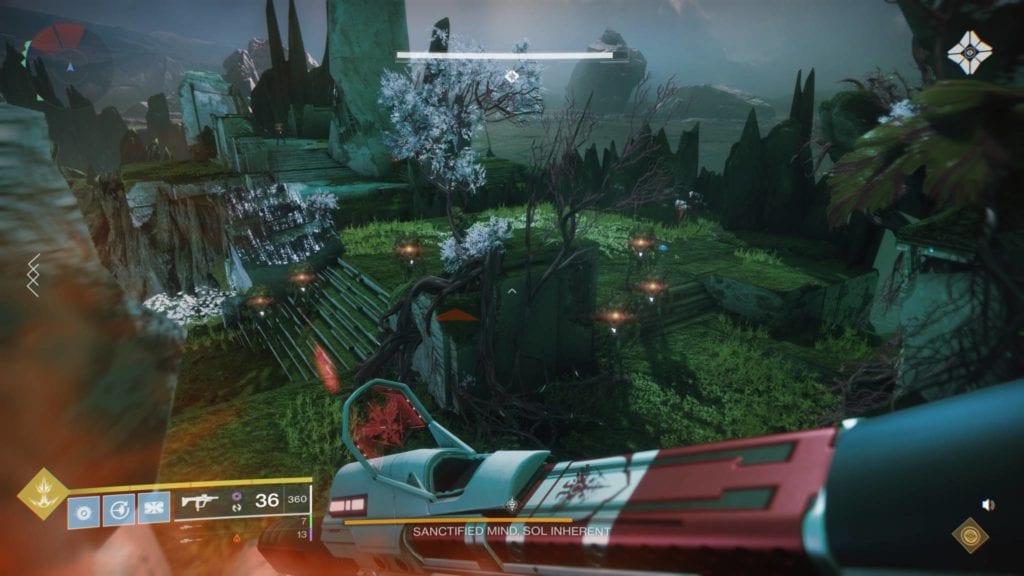Click the radar in the corner
Image resolution: width=1024 pixels, height=576 pixels.
pos(69,54)
